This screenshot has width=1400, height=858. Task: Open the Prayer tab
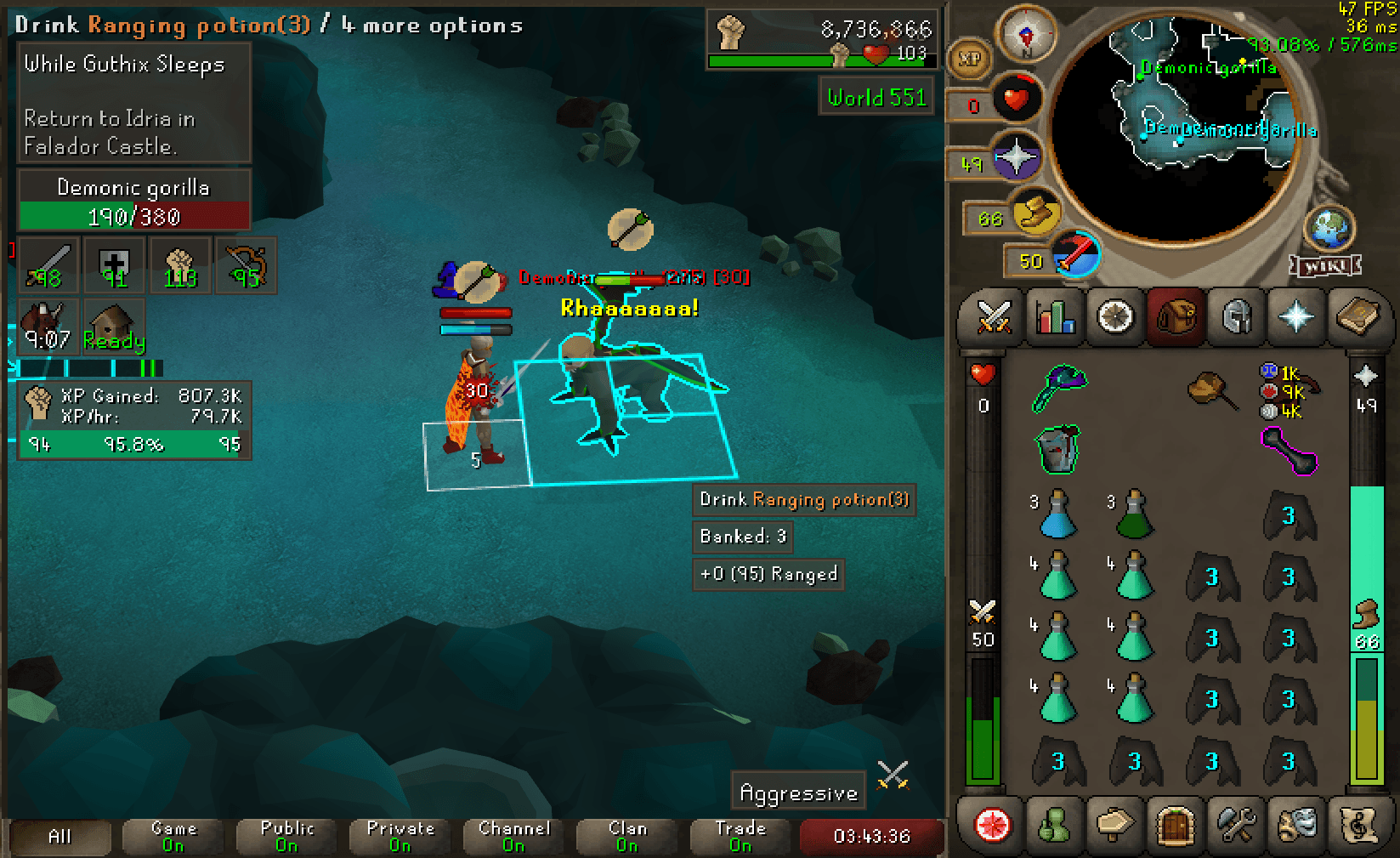[x=1295, y=317]
